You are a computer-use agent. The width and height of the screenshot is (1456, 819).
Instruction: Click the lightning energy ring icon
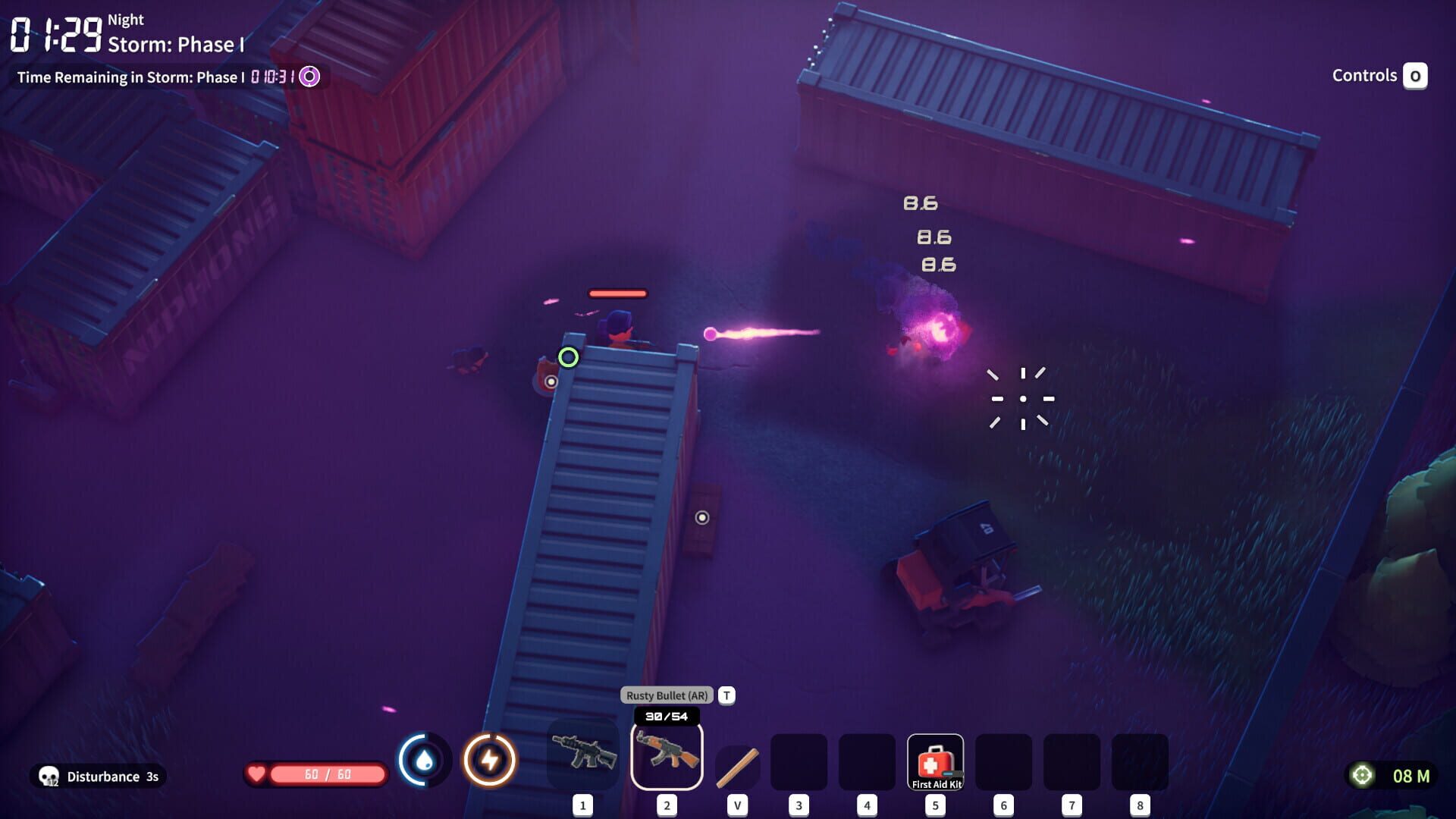click(489, 761)
